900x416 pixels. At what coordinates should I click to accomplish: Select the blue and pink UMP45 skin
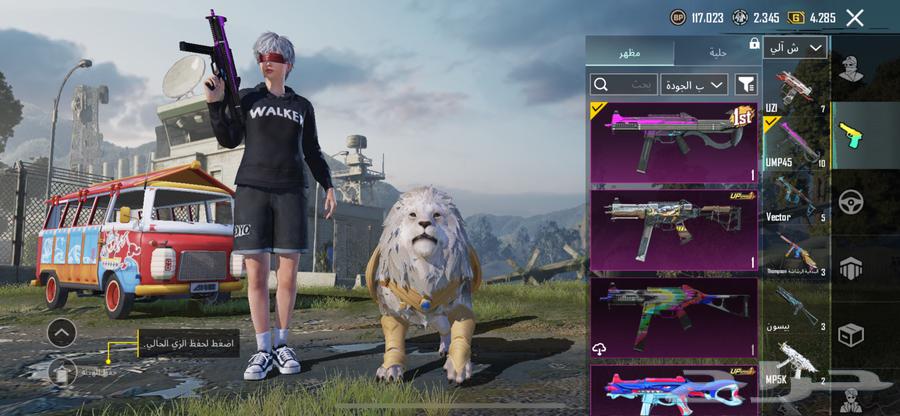pyautogui.click(x=673, y=390)
